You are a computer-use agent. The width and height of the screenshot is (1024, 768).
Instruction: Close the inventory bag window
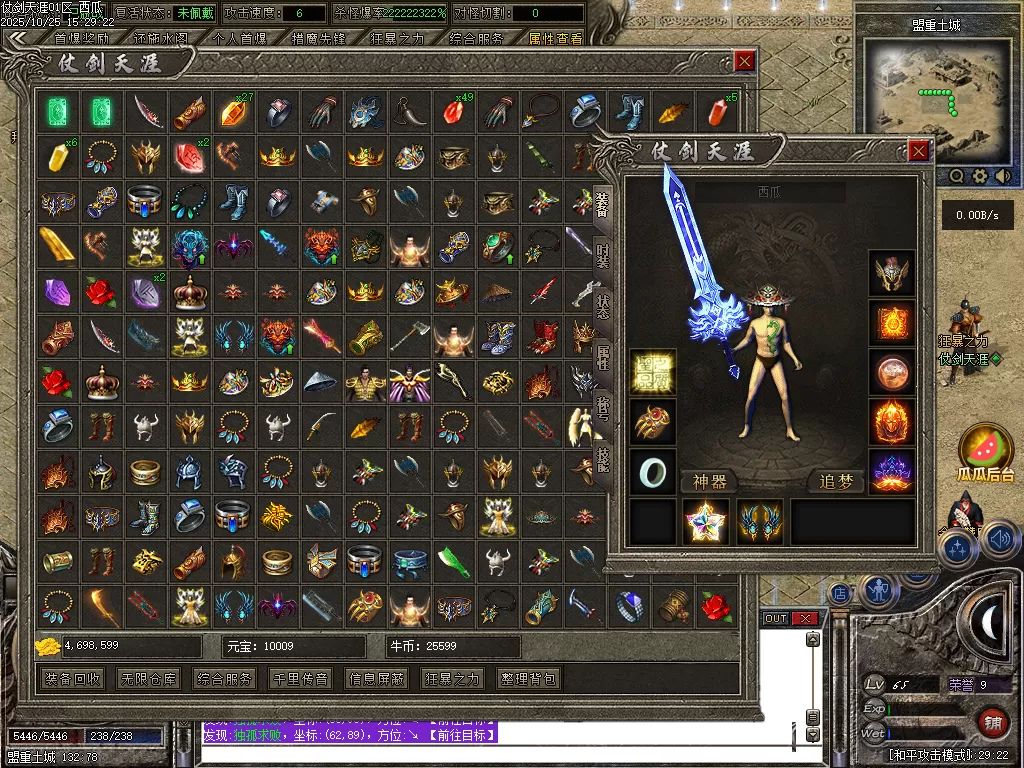(x=744, y=61)
